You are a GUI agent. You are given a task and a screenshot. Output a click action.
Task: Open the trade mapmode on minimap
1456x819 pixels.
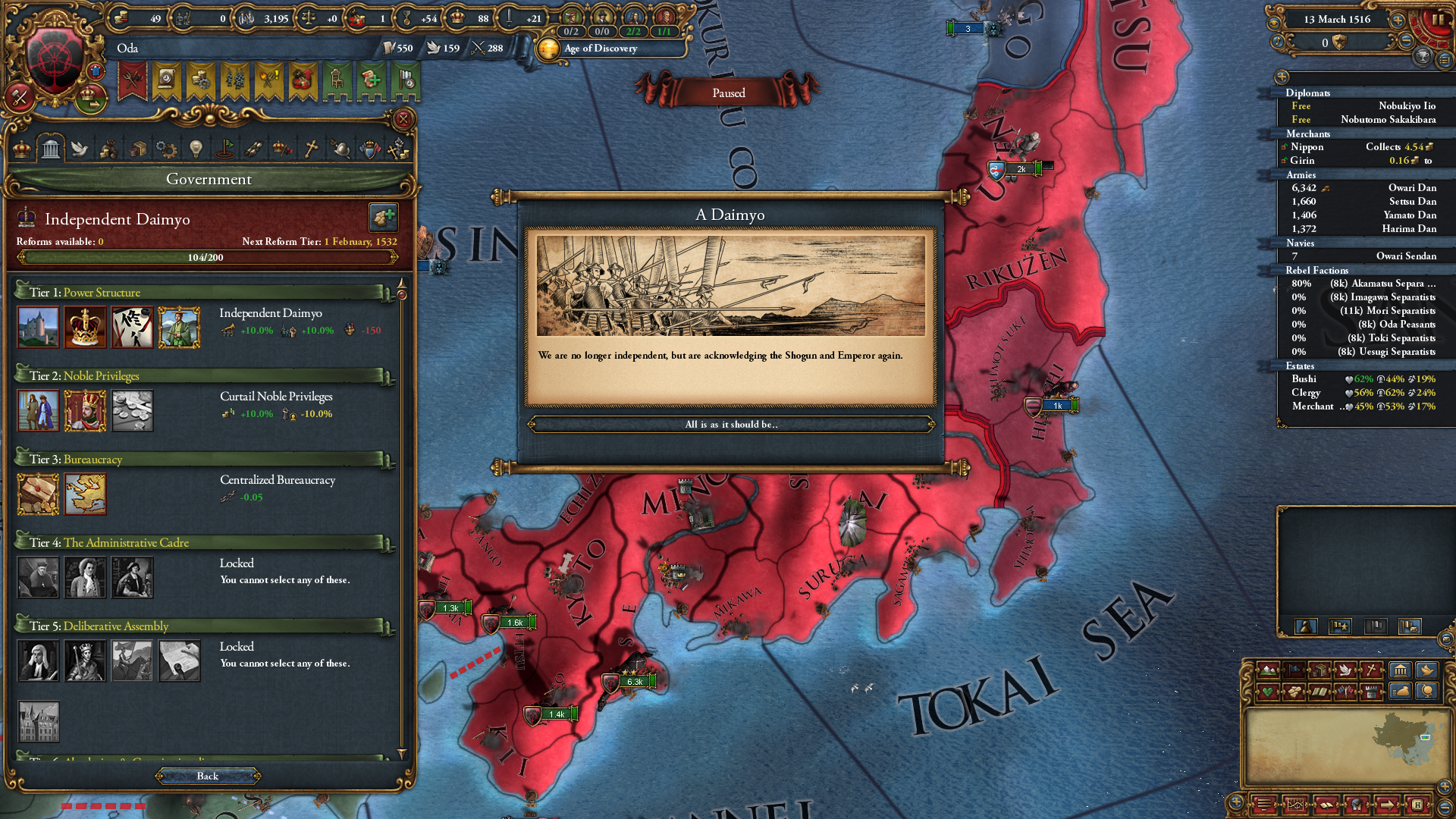(1319, 670)
